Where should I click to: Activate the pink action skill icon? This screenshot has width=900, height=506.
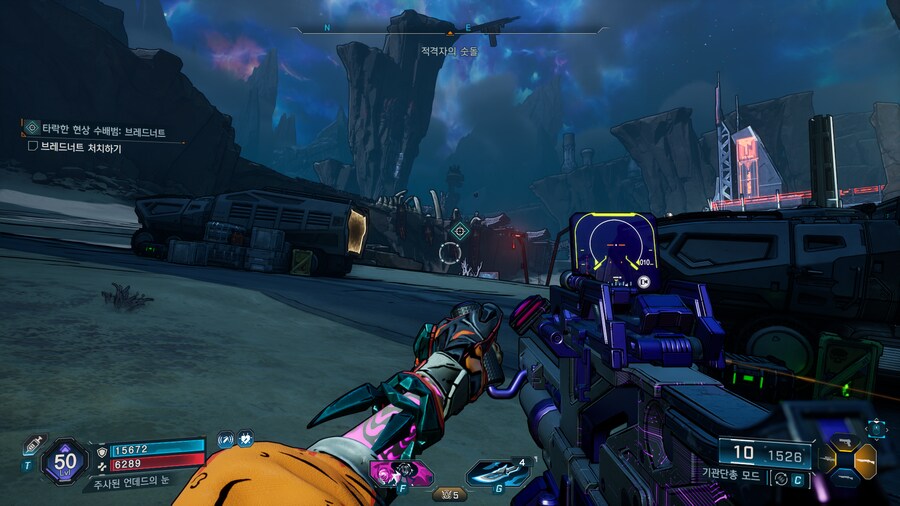click(402, 472)
